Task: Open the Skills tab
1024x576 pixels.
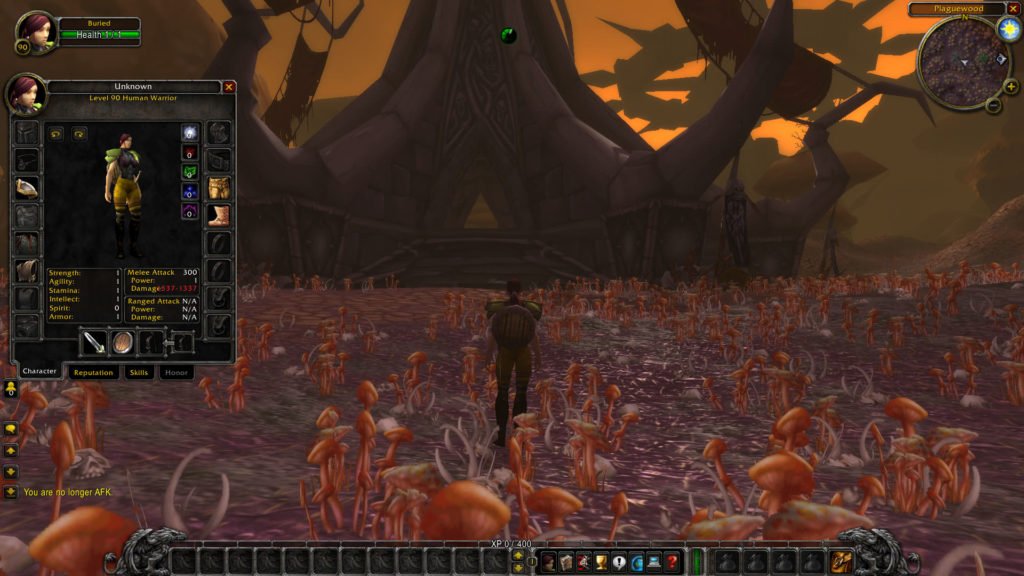Action: coord(139,372)
